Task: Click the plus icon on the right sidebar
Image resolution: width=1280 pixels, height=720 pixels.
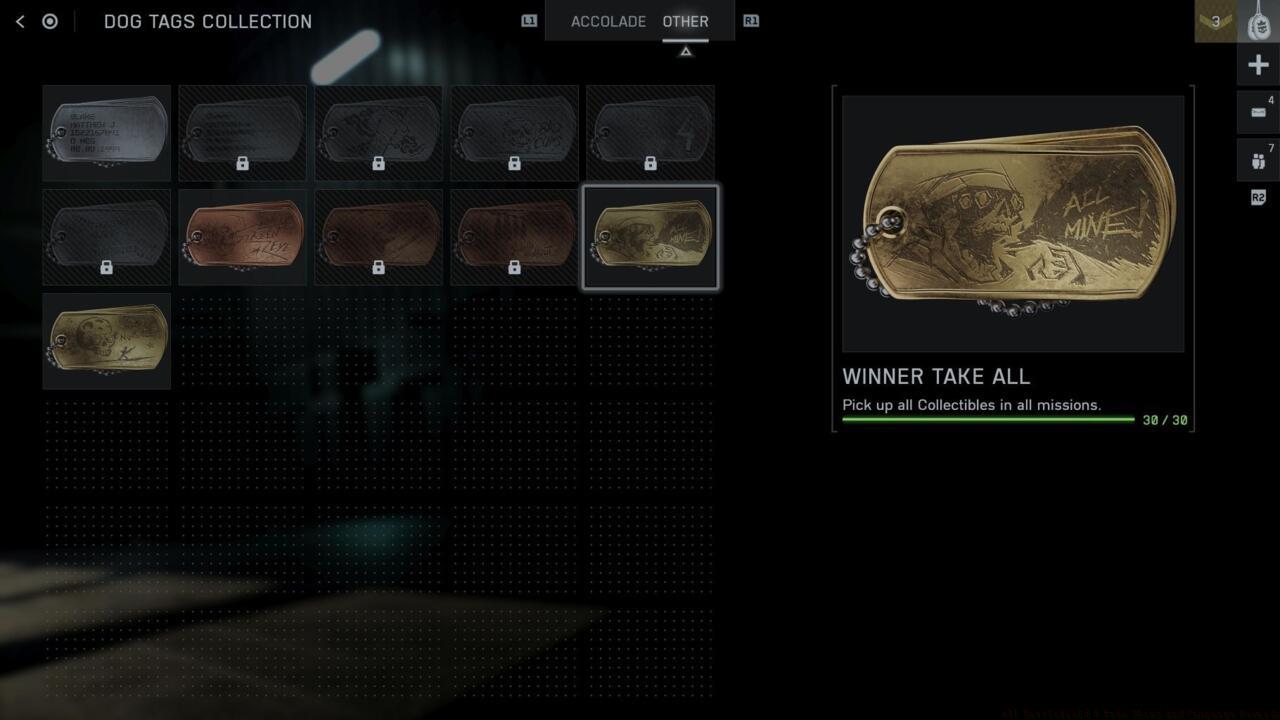Action: tap(1258, 64)
